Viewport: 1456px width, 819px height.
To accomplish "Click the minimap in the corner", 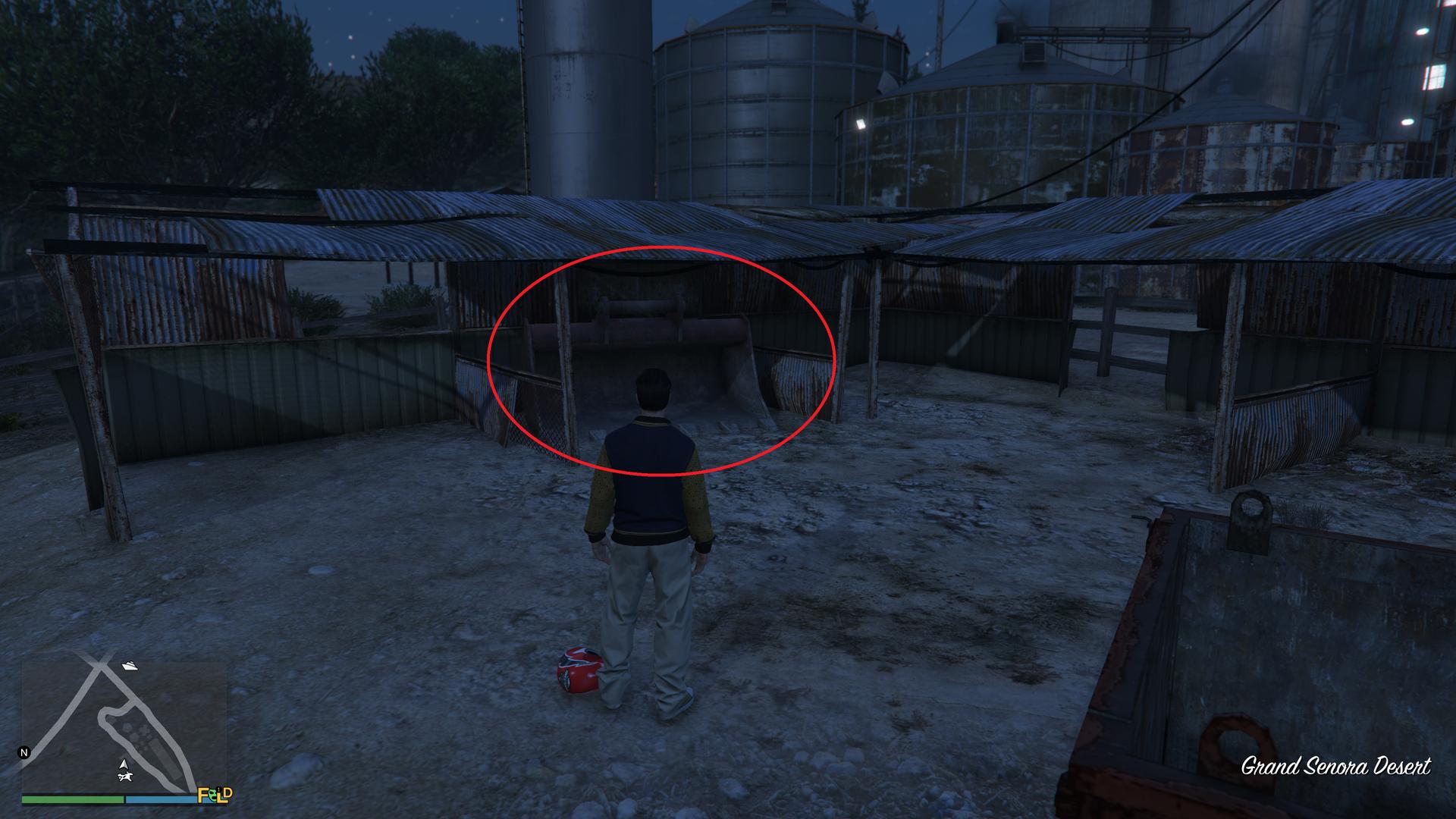I will click(x=124, y=728).
